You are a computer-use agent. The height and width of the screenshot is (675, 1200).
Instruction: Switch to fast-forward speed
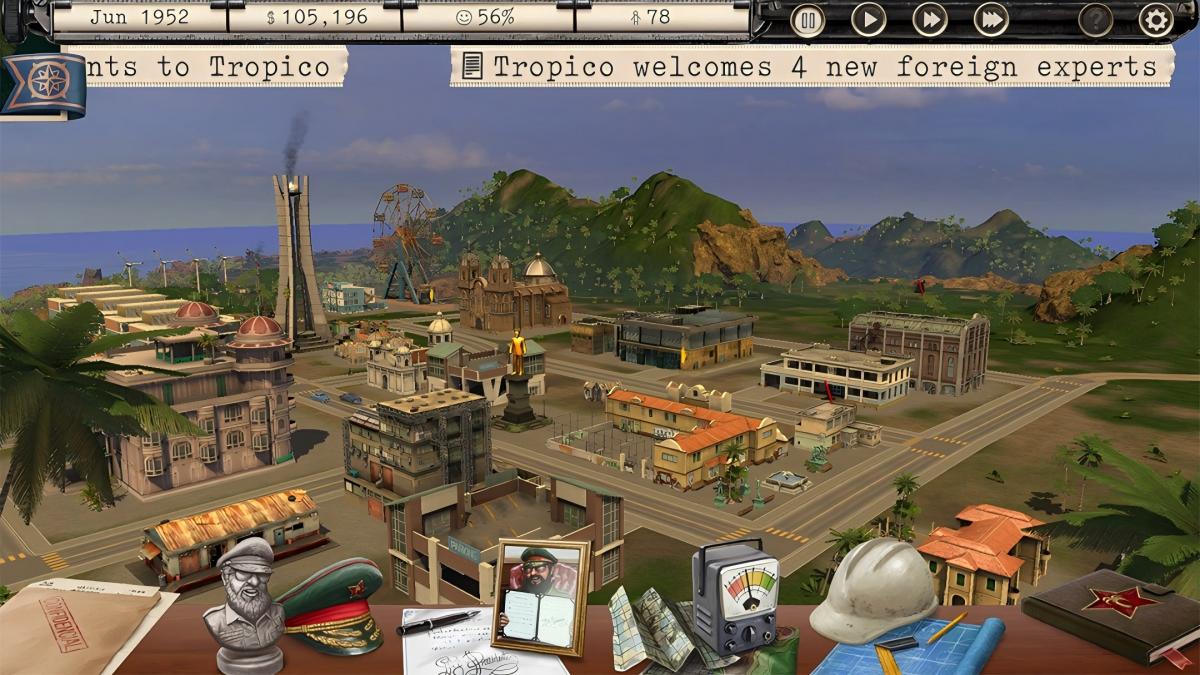[x=930, y=20]
